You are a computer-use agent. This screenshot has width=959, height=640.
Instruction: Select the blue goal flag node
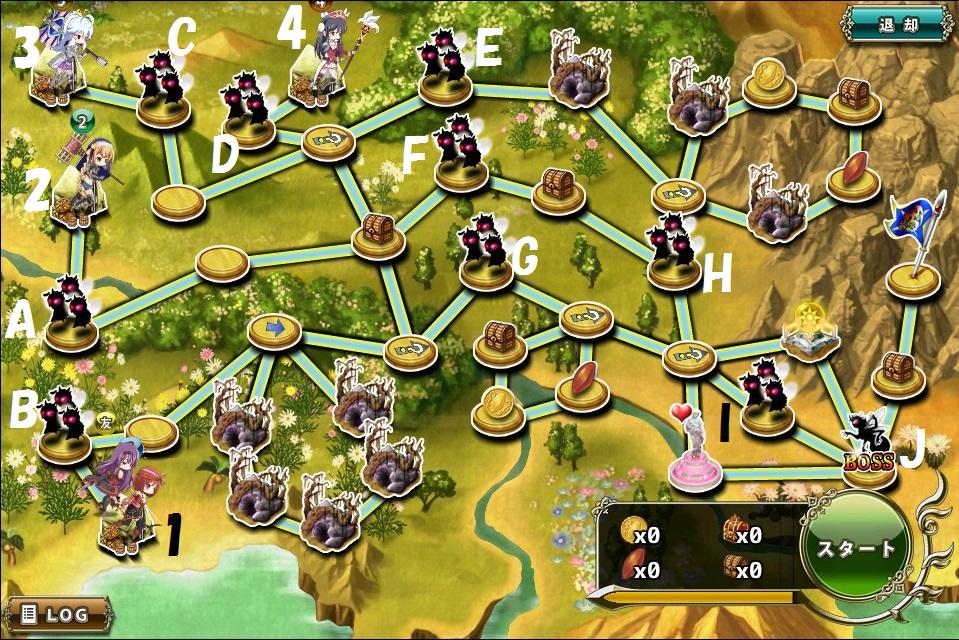pos(912,250)
